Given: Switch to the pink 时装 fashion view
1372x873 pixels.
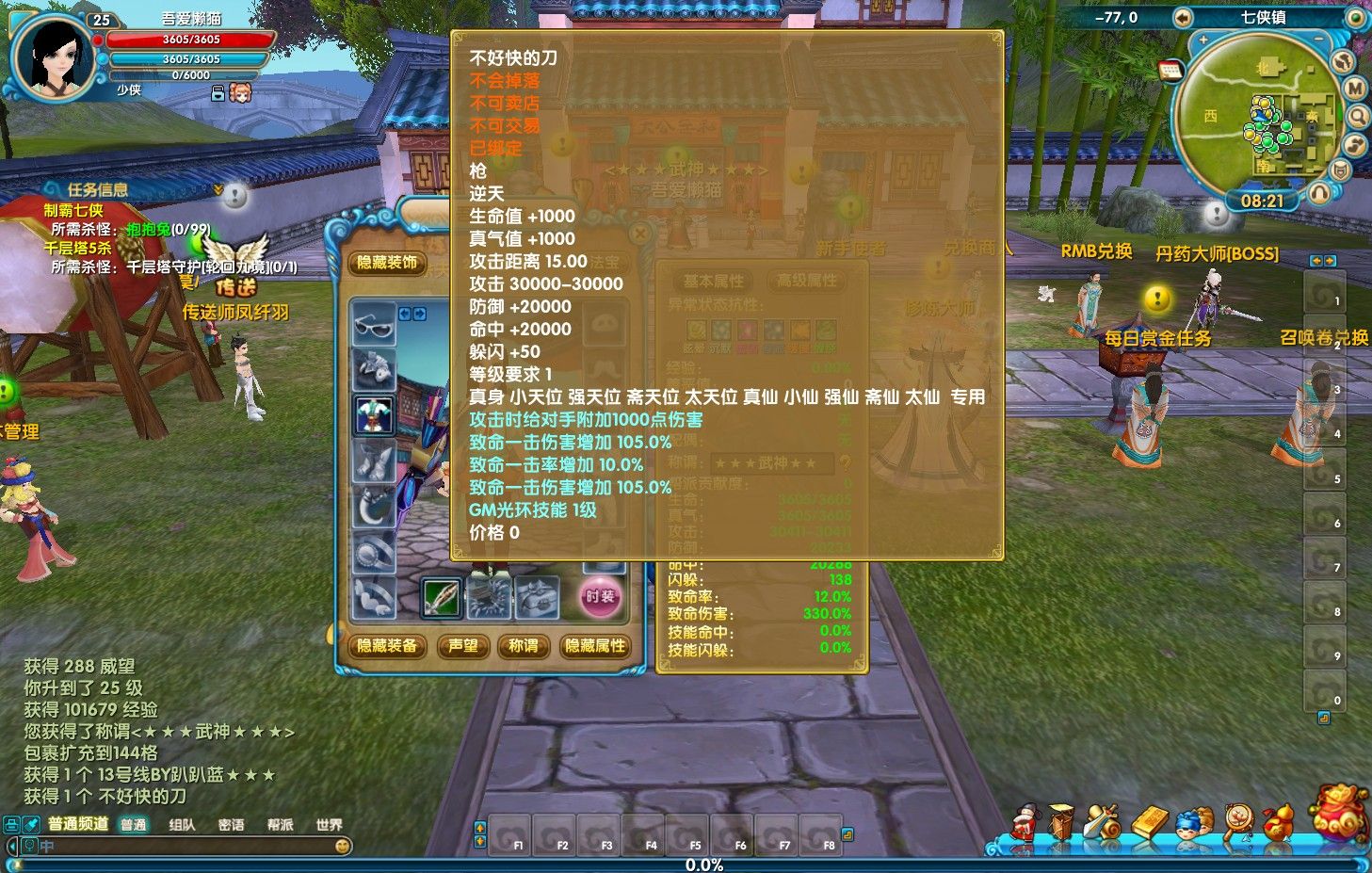Looking at the screenshot, I should click(x=600, y=597).
